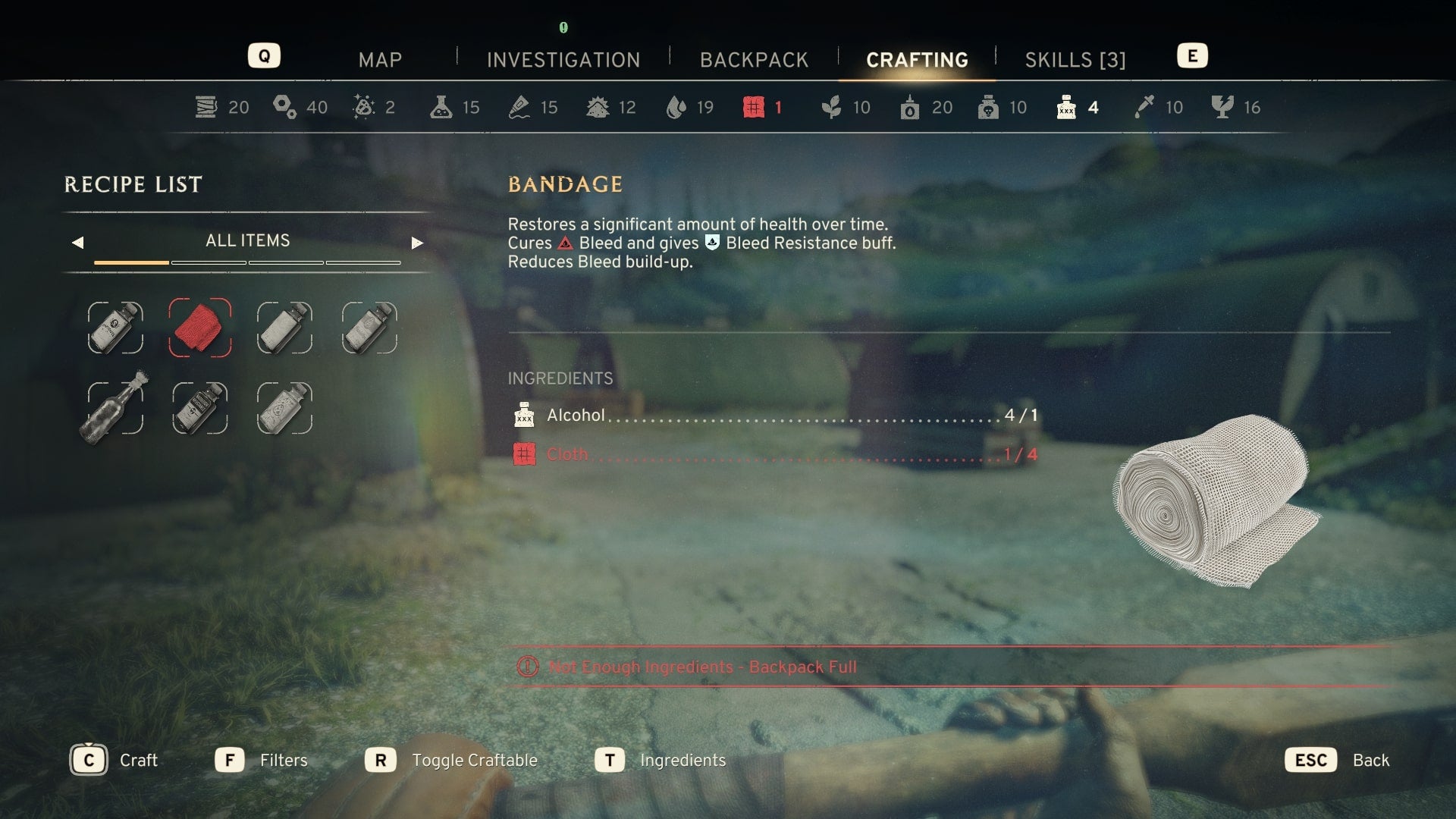This screenshot has width=1456, height=819.
Task: Go to the Backpack tab
Action: click(754, 60)
